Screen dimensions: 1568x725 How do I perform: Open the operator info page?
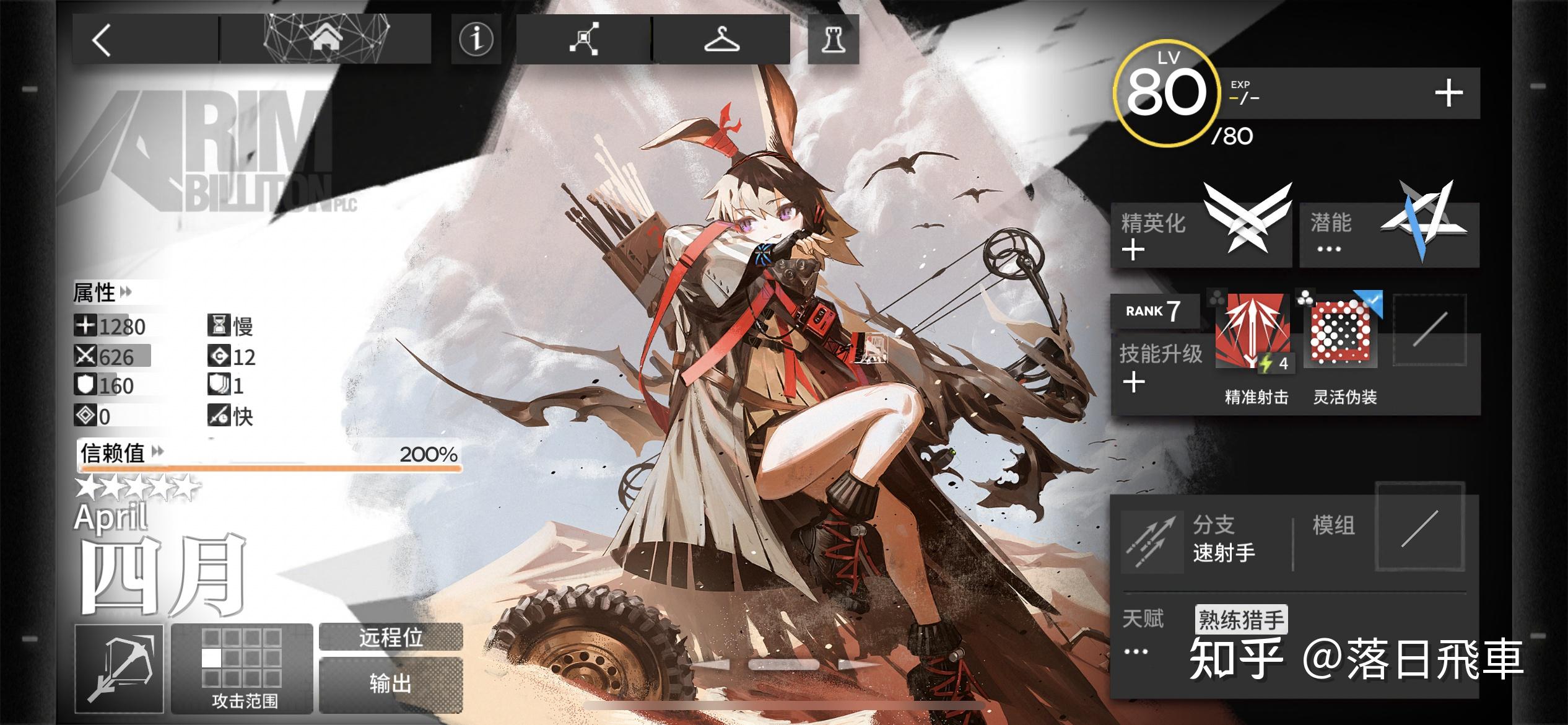pyautogui.click(x=476, y=40)
